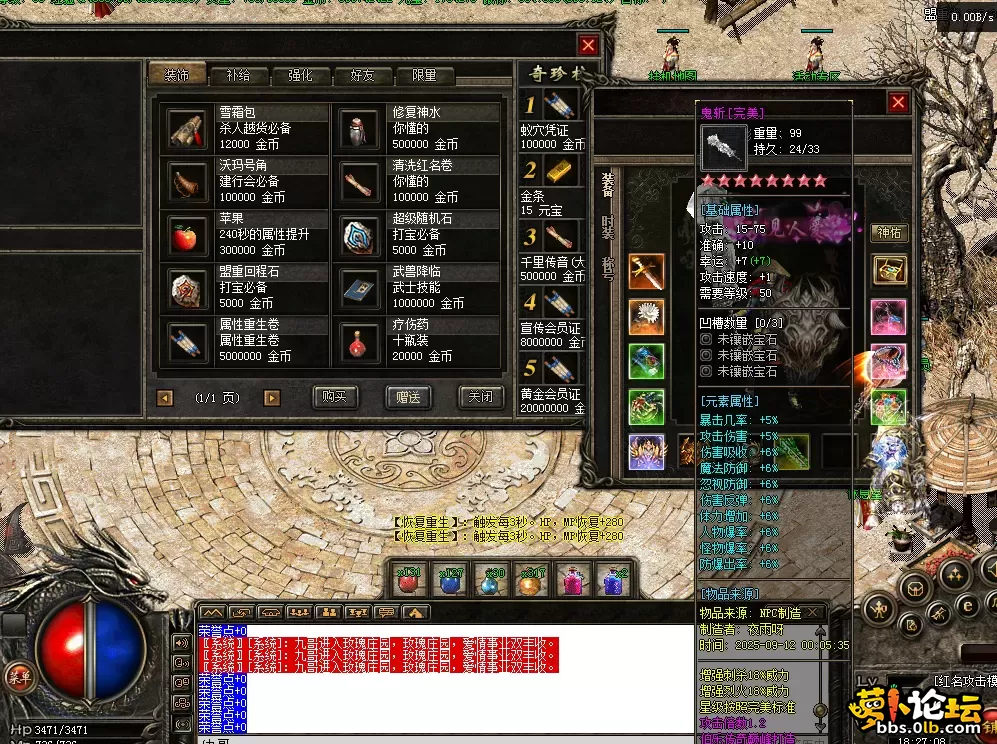
Task: Select the 好友 tab
Action: [362, 75]
